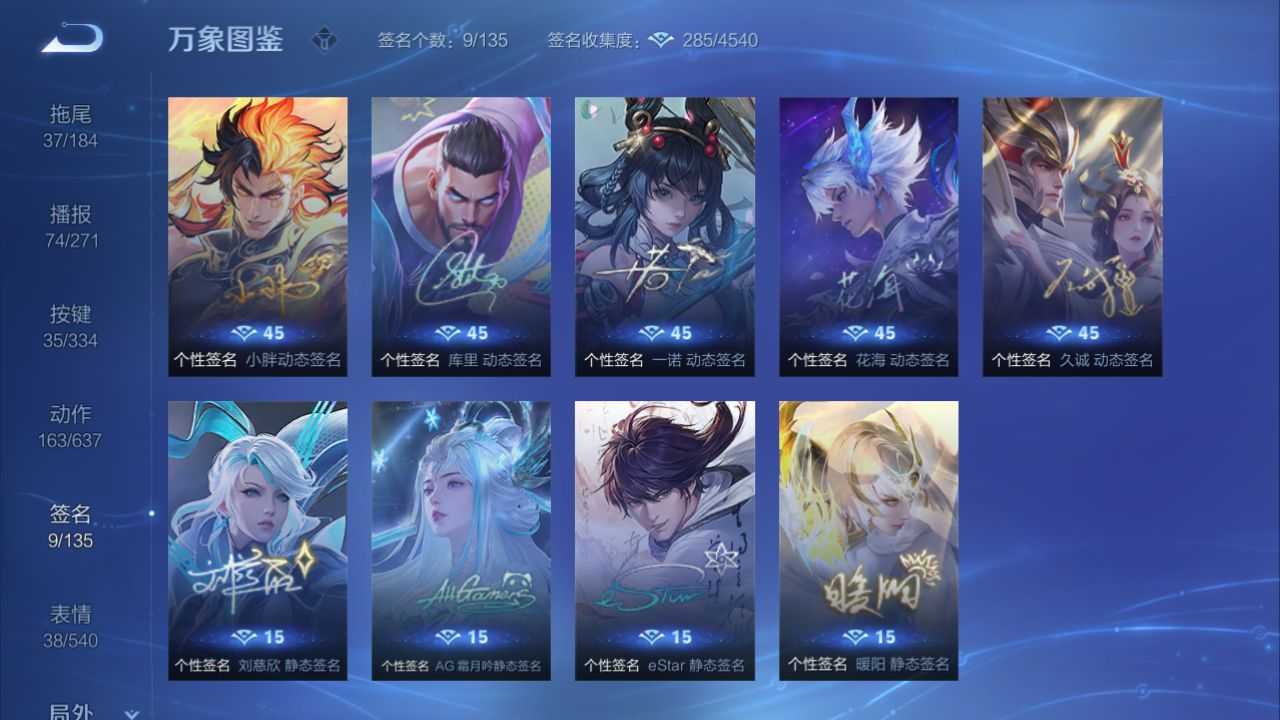Image resolution: width=1280 pixels, height=720 pixels.
Task: Select the 久诚 动态签名 card
Action: (x=1072, y=236)
